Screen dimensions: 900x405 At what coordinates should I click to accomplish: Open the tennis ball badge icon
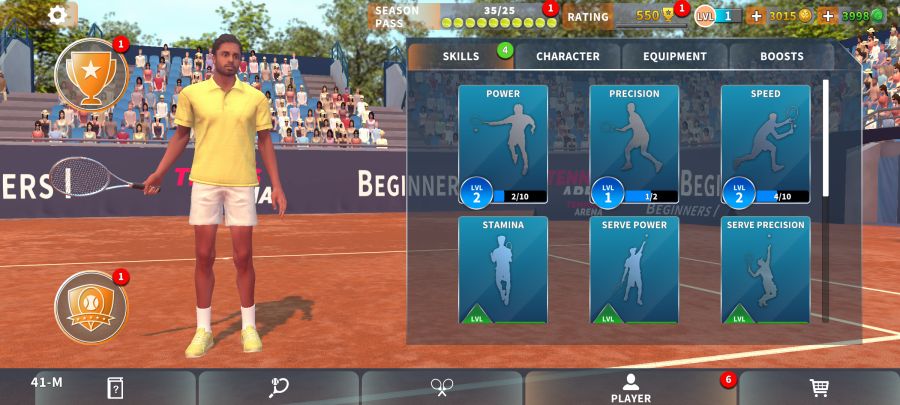pyautogui.click(x=91, y=307)
